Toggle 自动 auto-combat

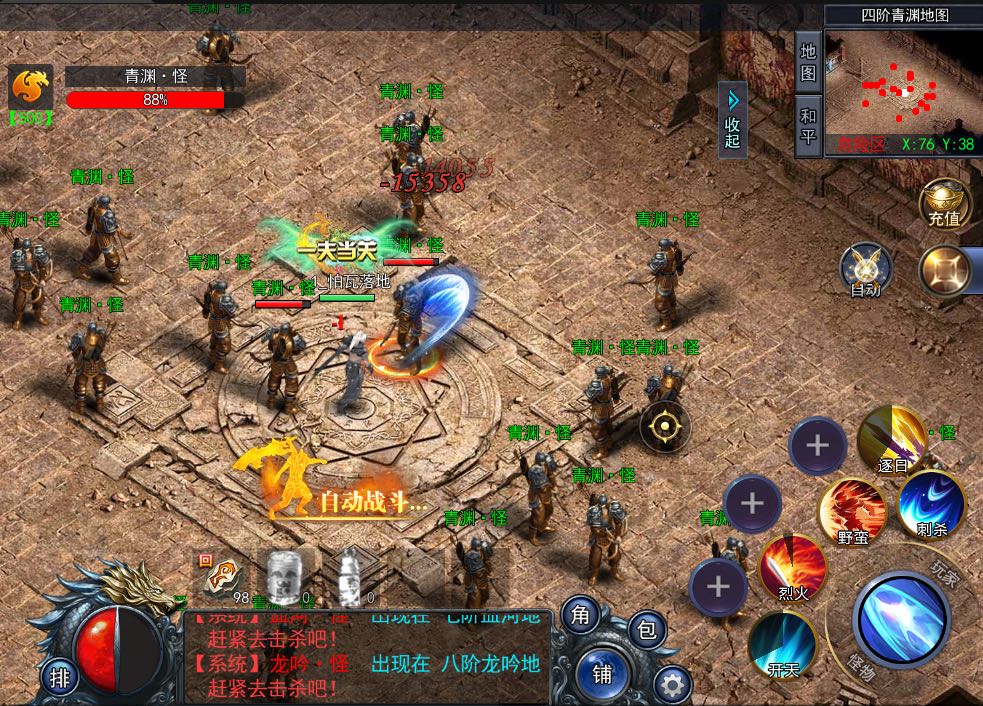click(x=864, y=270)
